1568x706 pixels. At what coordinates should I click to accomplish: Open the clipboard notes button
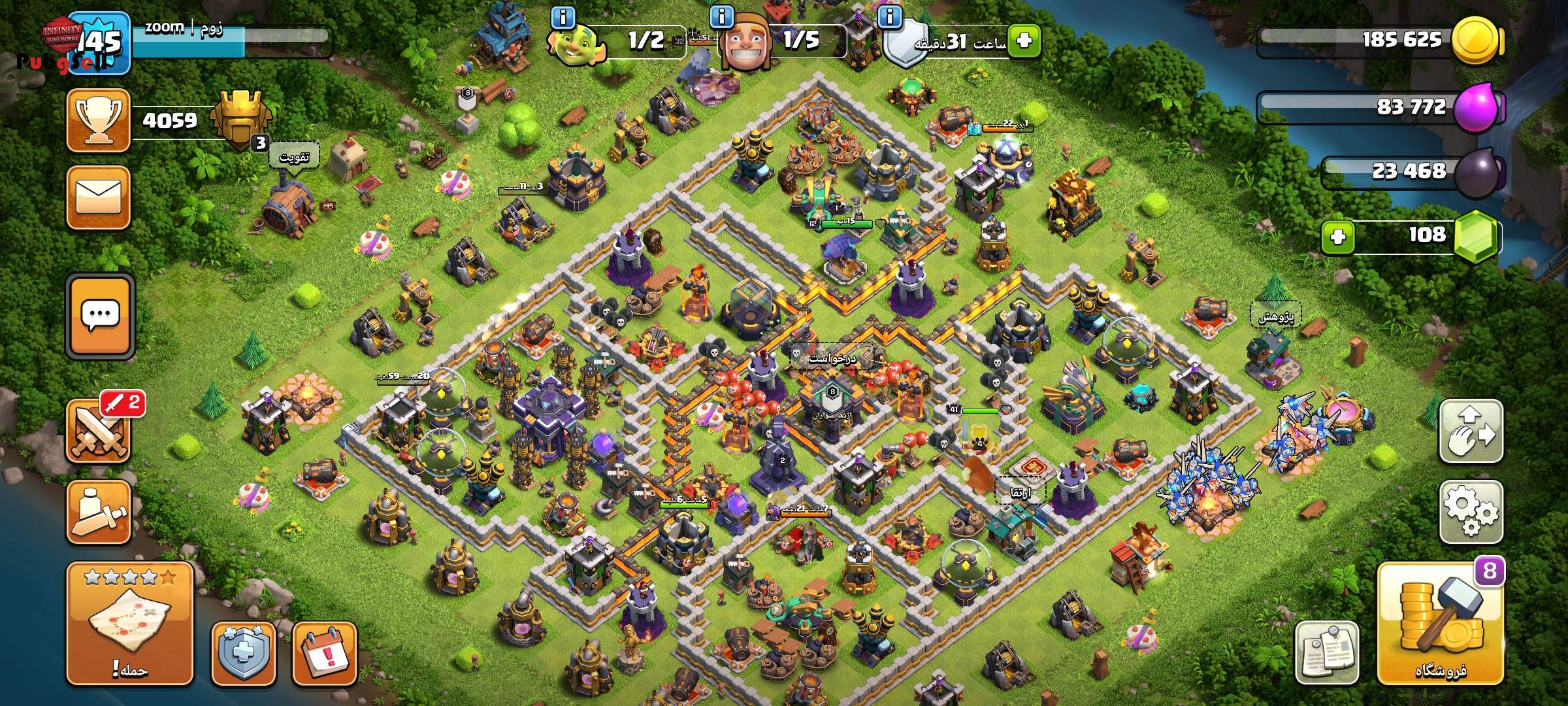click(x=1326, y=652)
